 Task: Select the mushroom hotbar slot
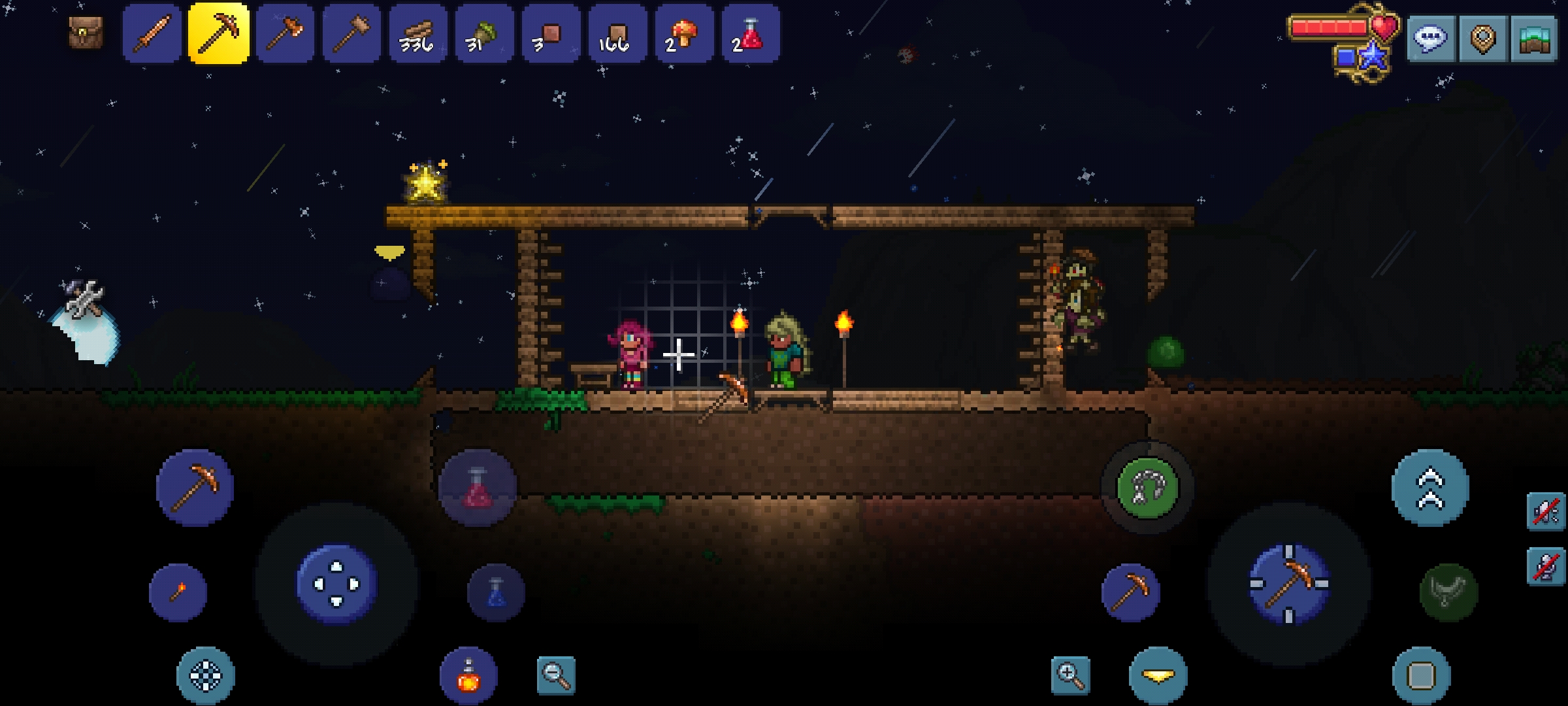click(684, 34)
